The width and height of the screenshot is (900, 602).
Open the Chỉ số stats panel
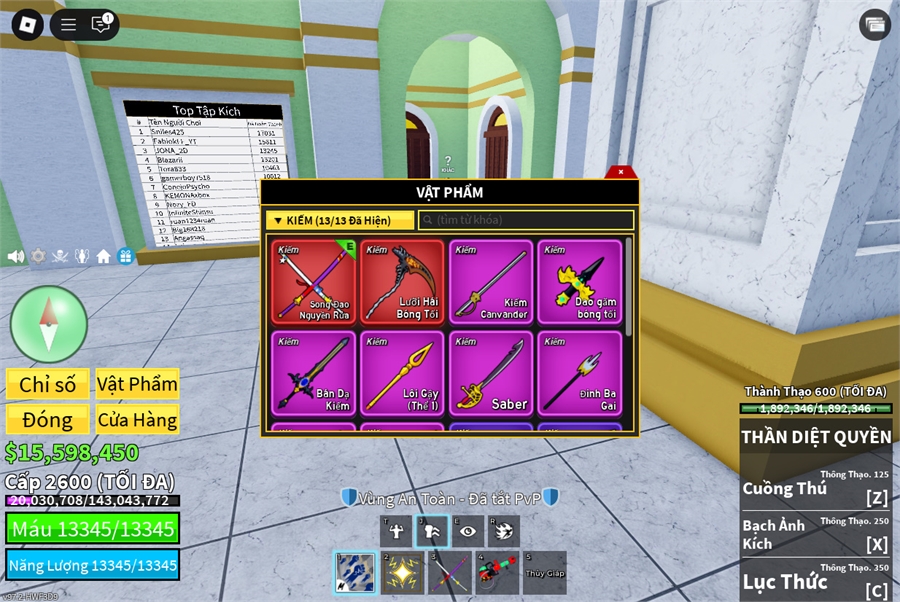point(48,384)
